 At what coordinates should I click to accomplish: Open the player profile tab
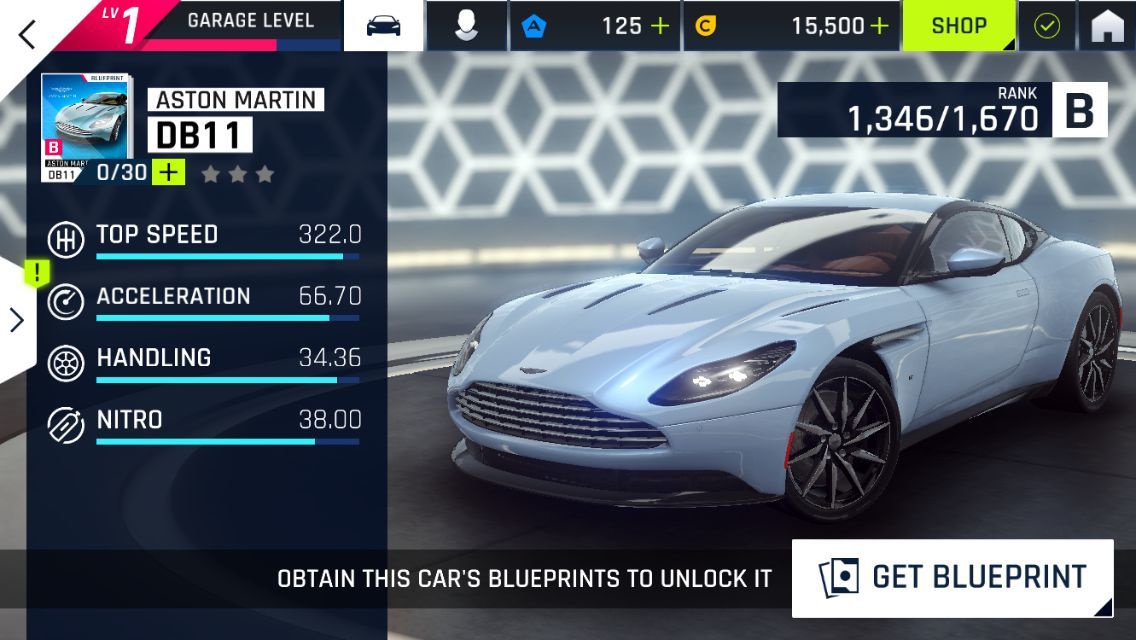point(466,26)
